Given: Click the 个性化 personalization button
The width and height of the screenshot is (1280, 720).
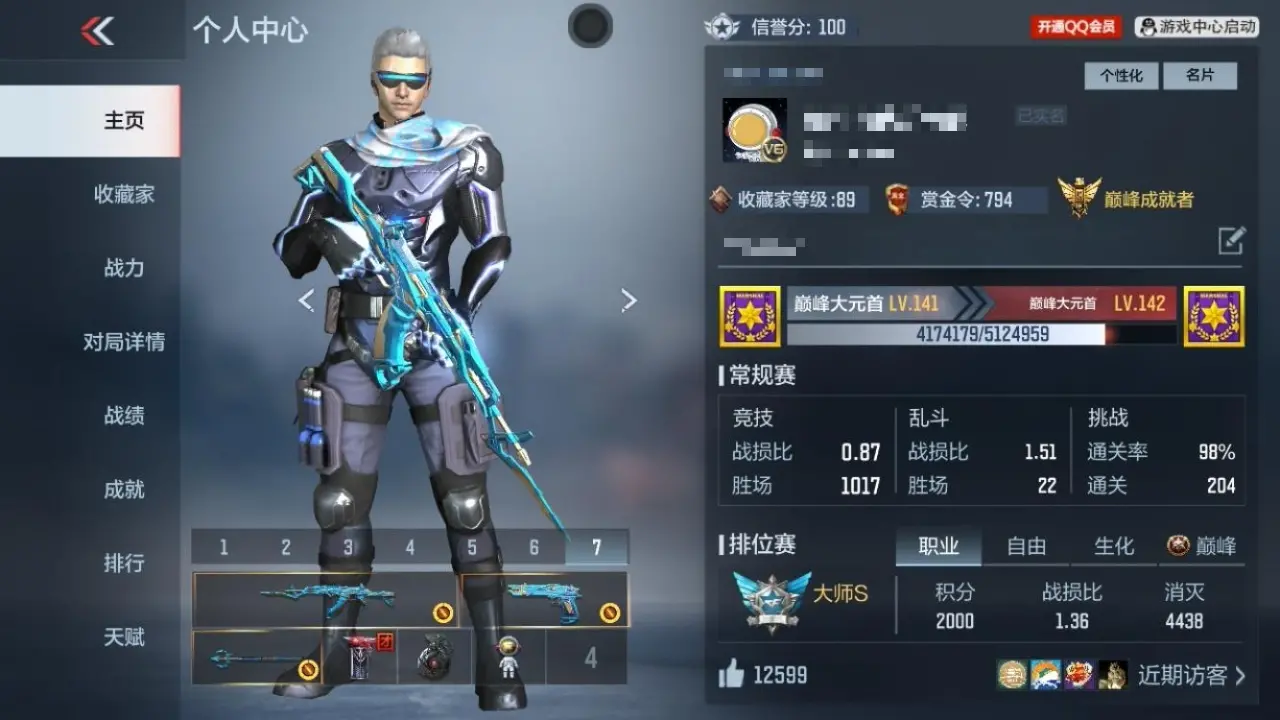Looking at the screenshot, I should click(x=1121, y=76).
